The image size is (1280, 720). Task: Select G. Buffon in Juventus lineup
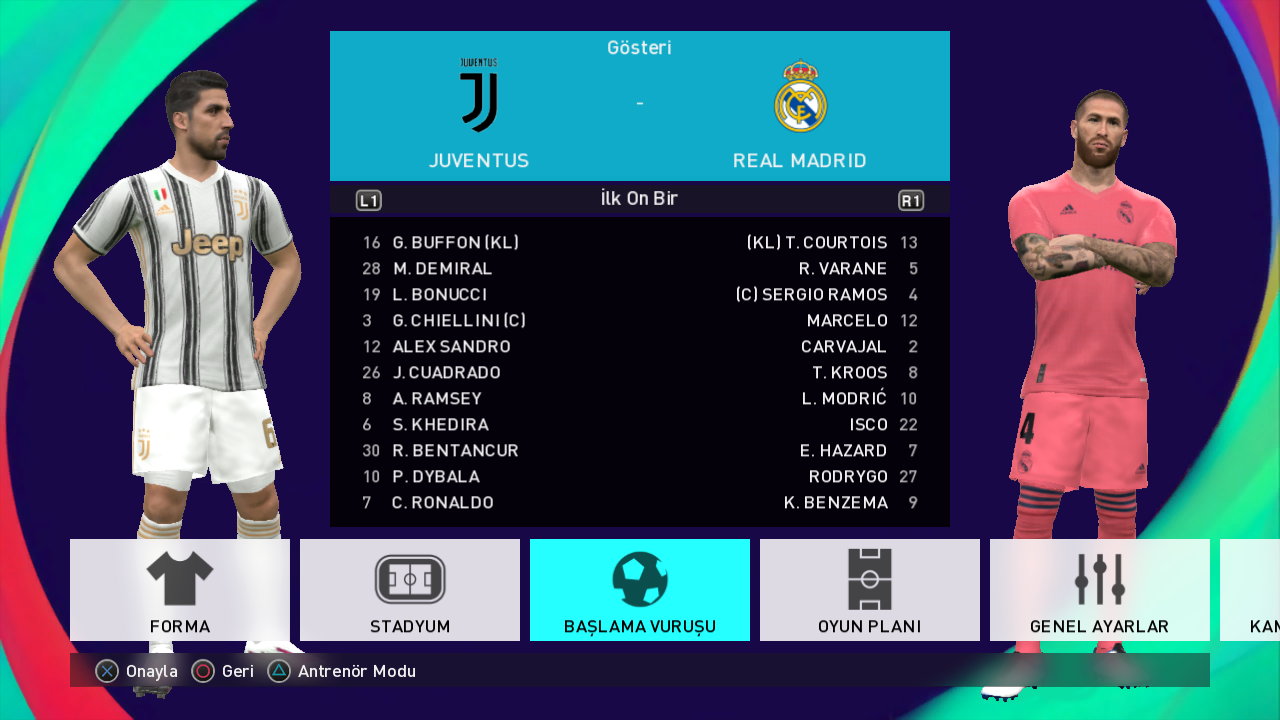pos(455,243)
